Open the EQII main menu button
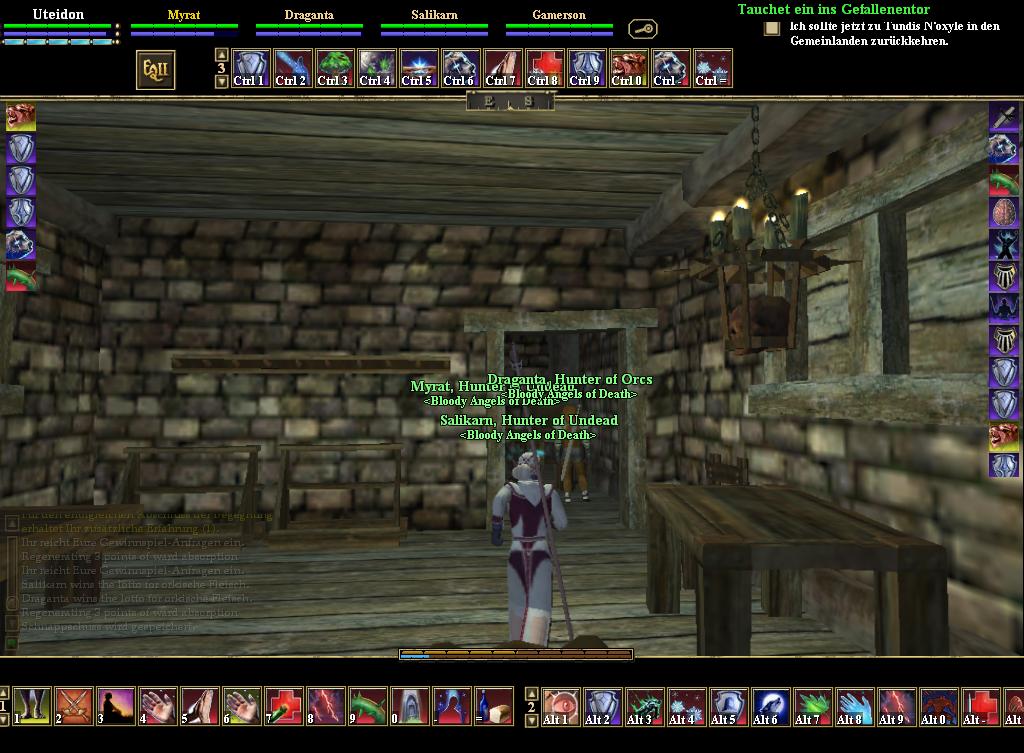This screenshot has height=753, width=1024. click(155, 69)
